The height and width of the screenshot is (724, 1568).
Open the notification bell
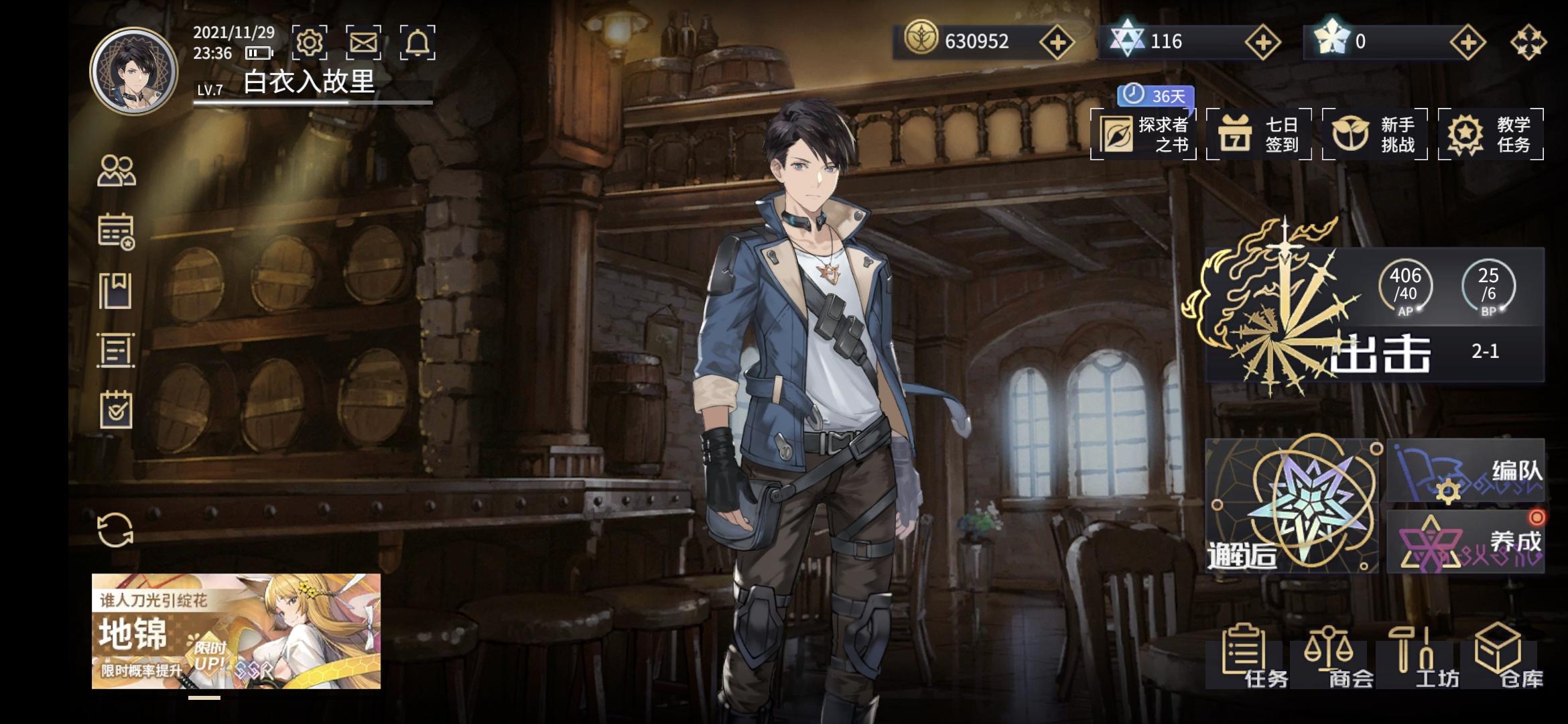[419, 42]
